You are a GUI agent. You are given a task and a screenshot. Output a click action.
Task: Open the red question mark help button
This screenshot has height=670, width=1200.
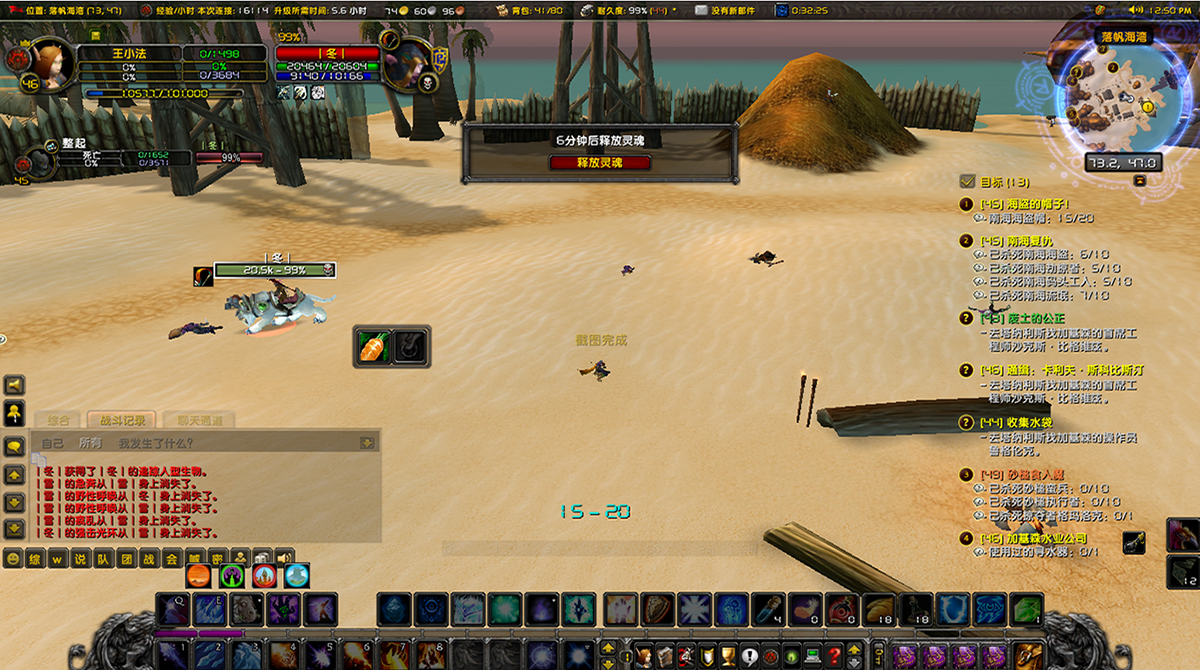[834, 656]
